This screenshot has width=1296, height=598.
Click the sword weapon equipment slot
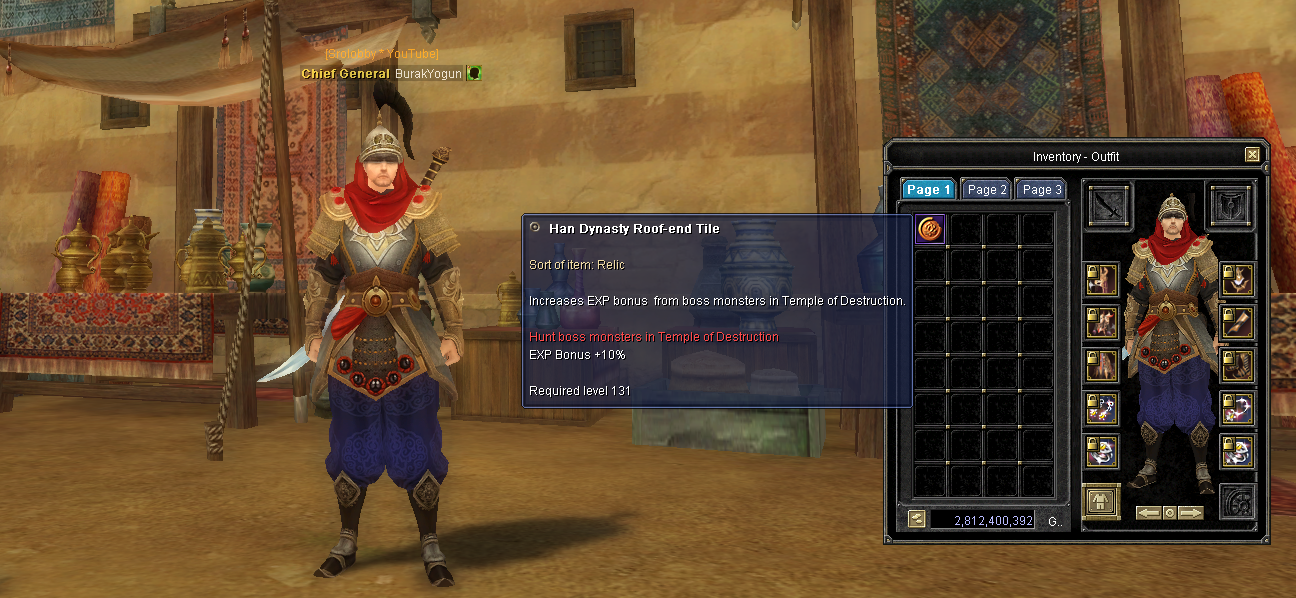[1108, 206]
